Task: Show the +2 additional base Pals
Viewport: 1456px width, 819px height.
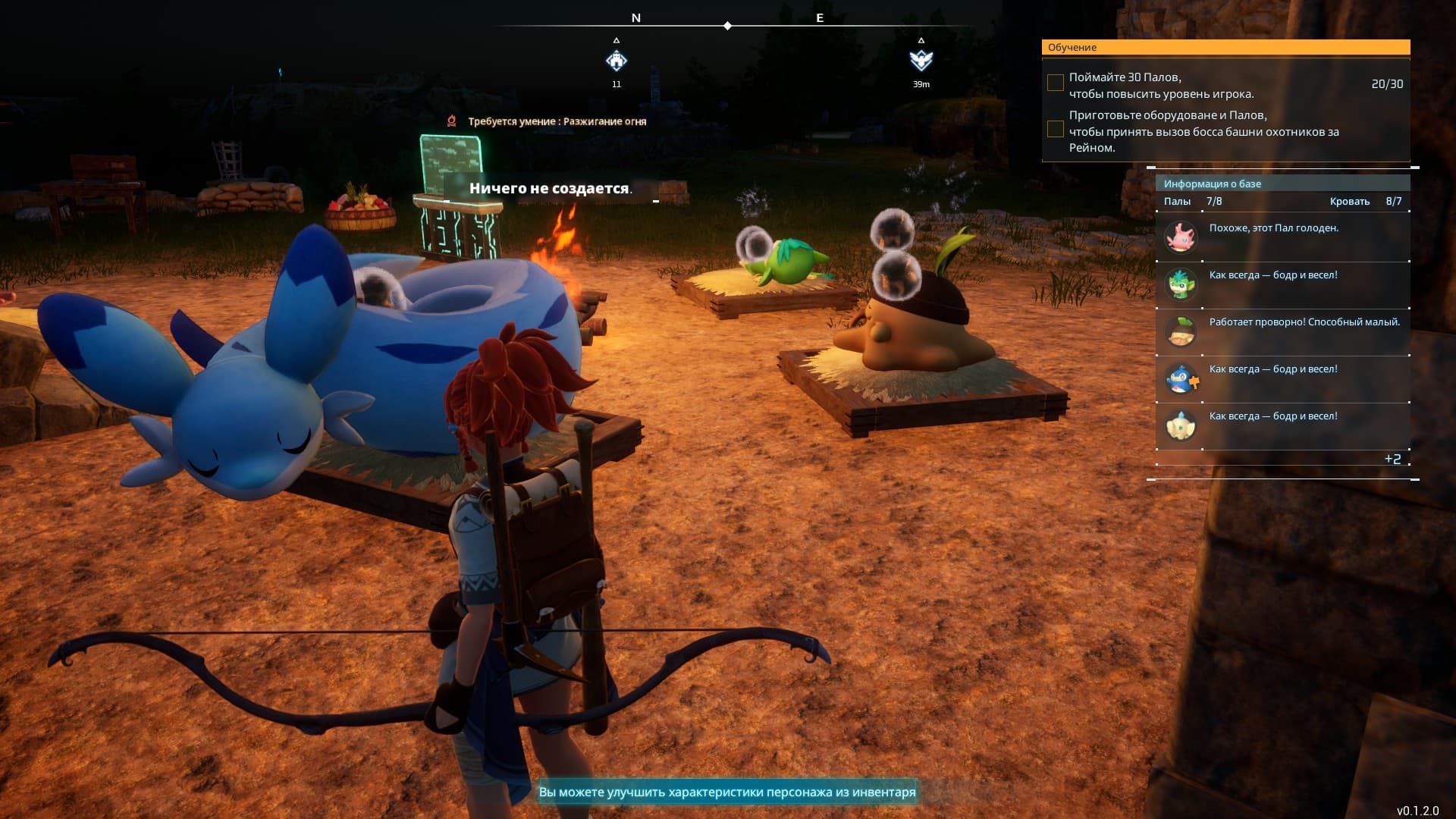Action: (1392, 459)
